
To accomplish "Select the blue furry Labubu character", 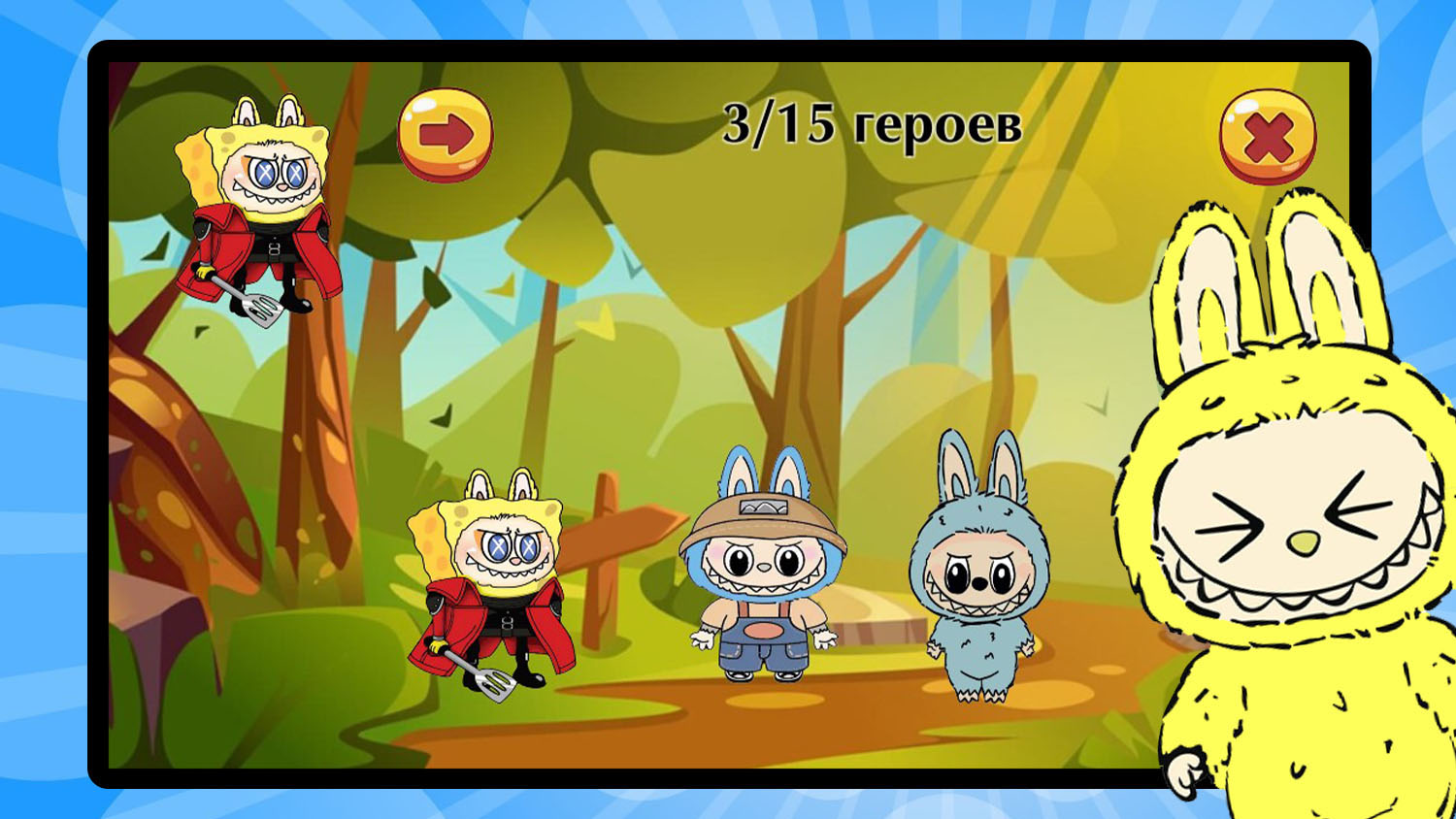I will (x=980, y=573).
